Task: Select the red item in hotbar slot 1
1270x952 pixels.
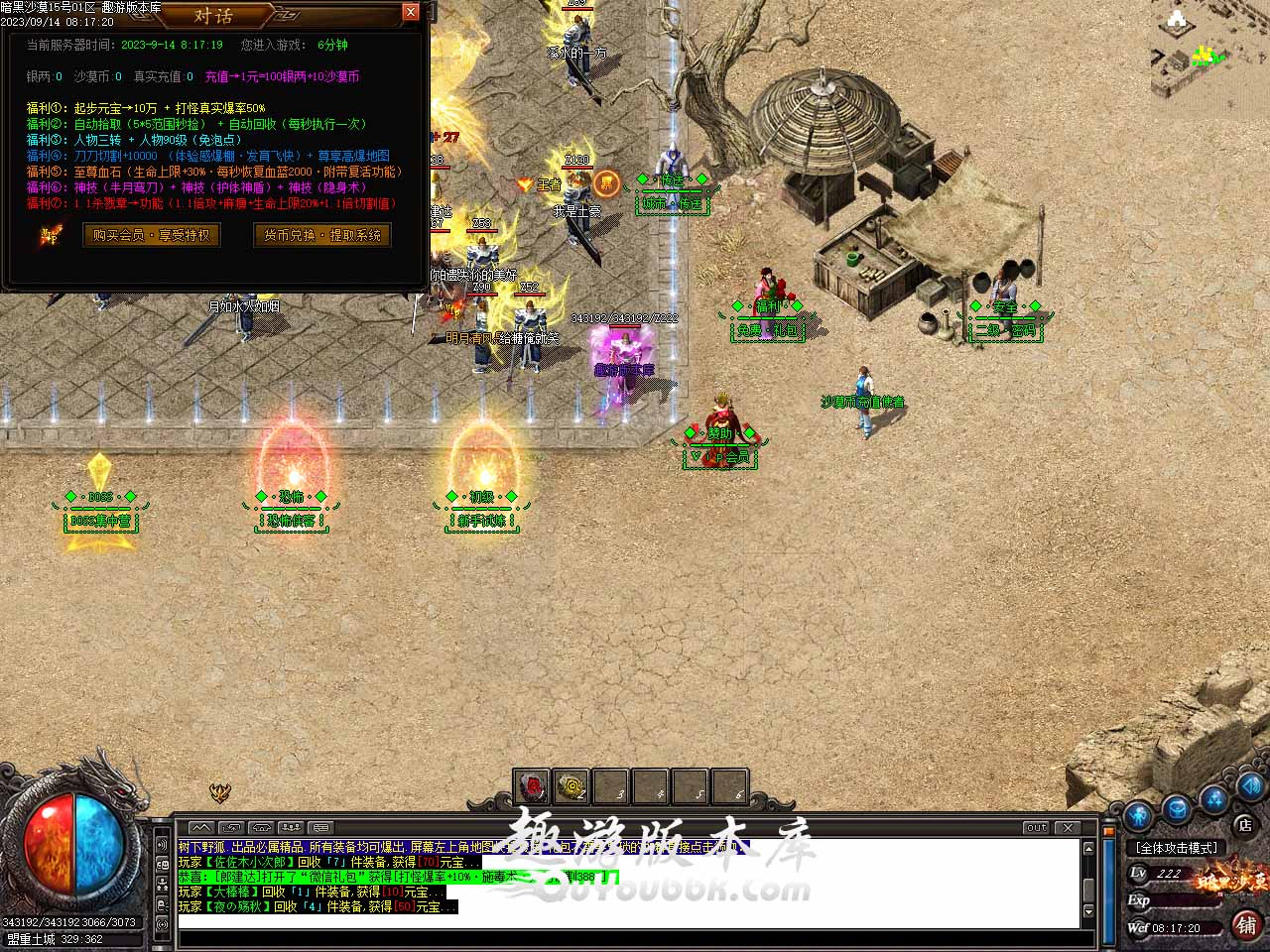Action: click(x=533, y=787)
